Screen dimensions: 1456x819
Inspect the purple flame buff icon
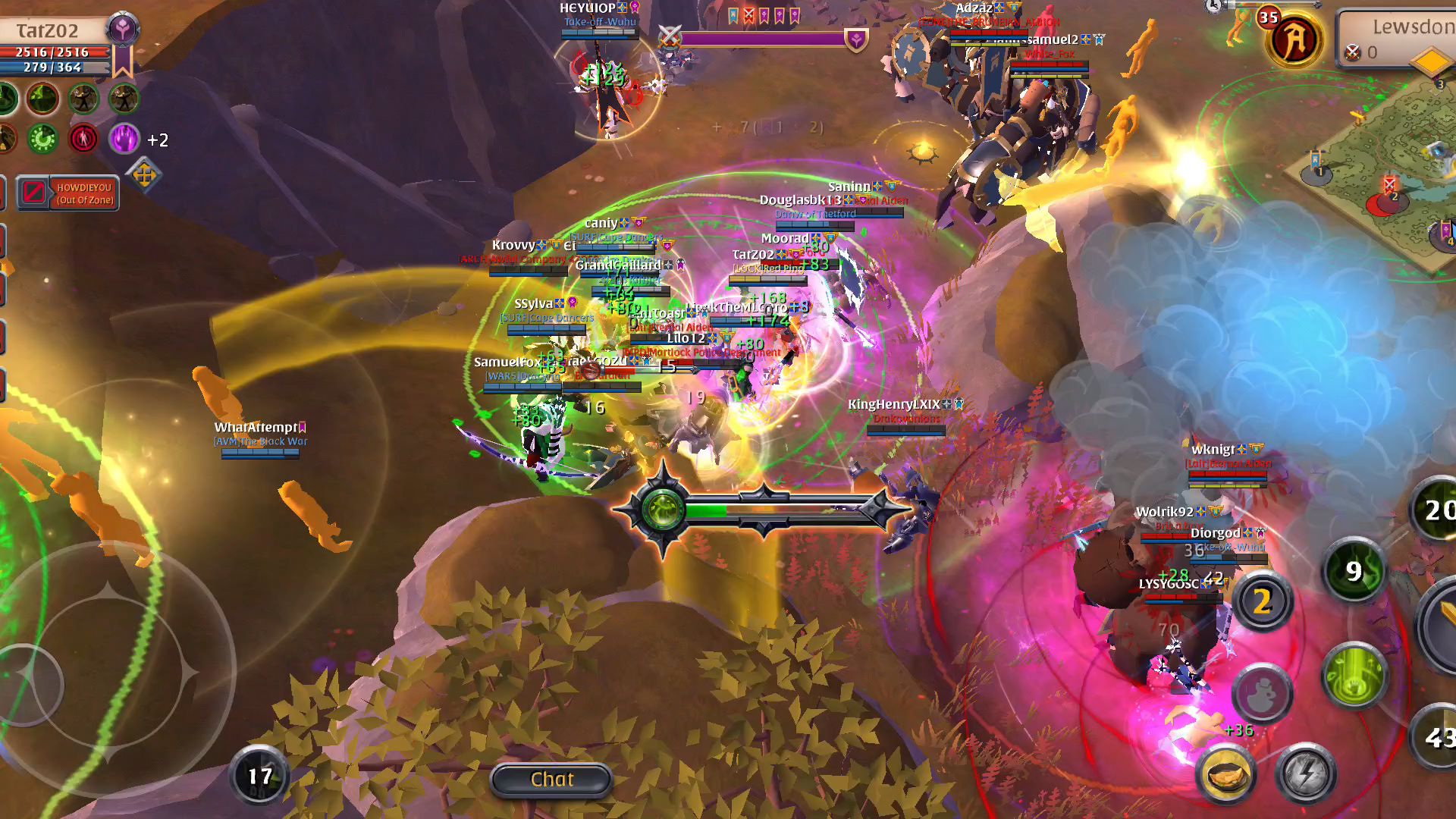tap(124, 139)
